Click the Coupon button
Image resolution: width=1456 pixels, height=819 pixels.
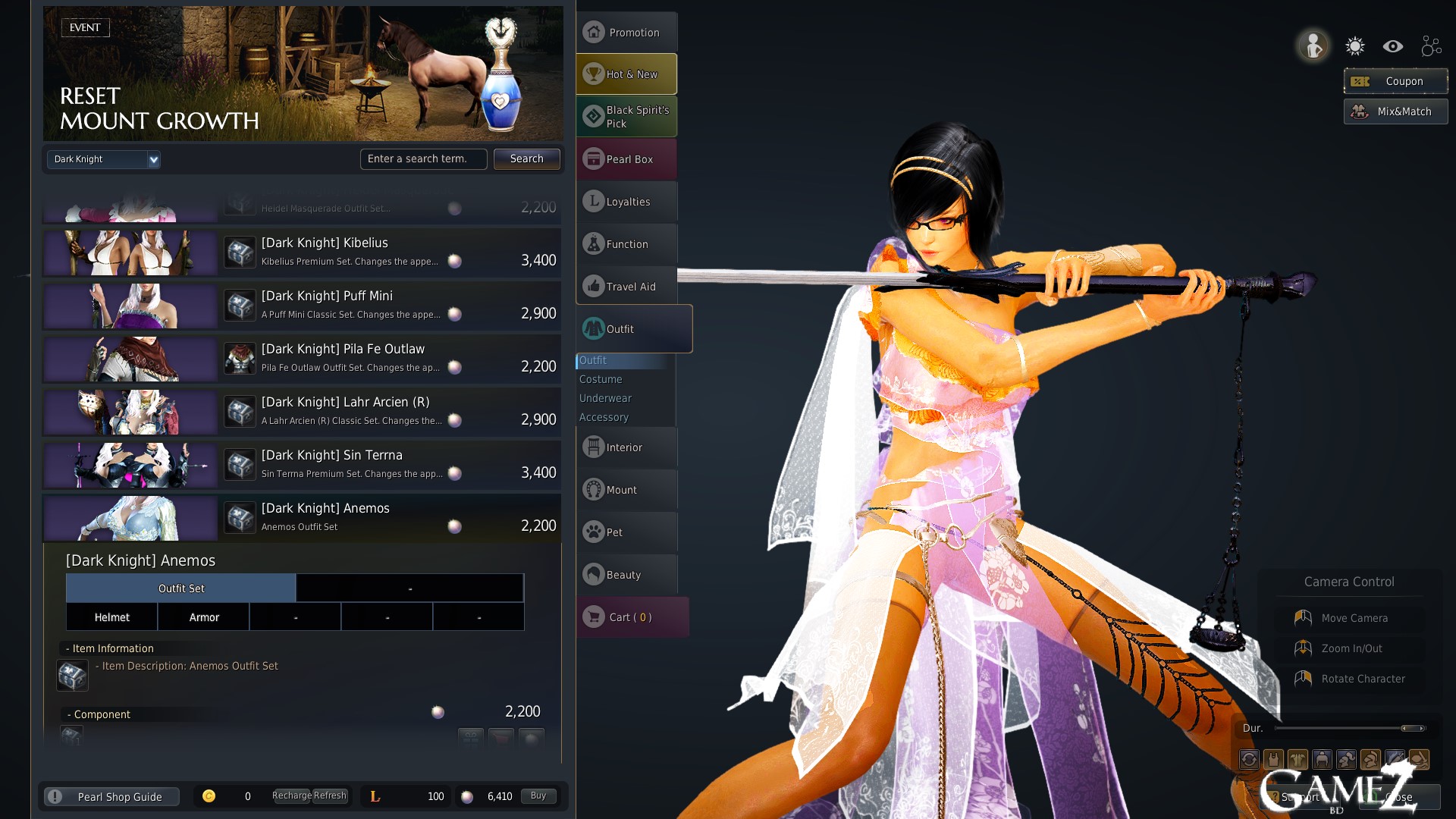click(x=1395, y=81)
